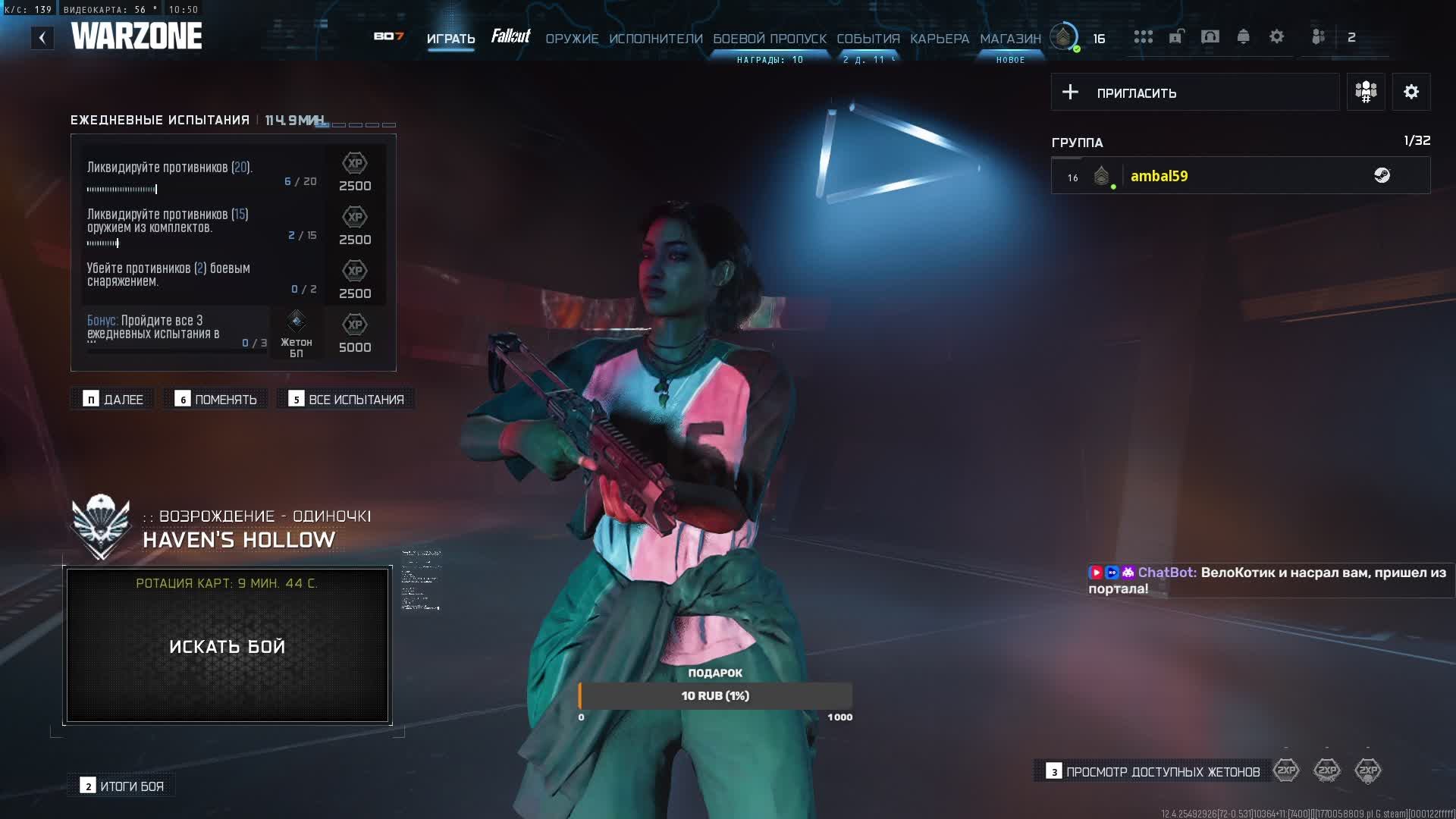The height and width of the screenshot is (819, 1456).
Task: Switch to the ИГРАТЬ tab
Action: point(450,39)
